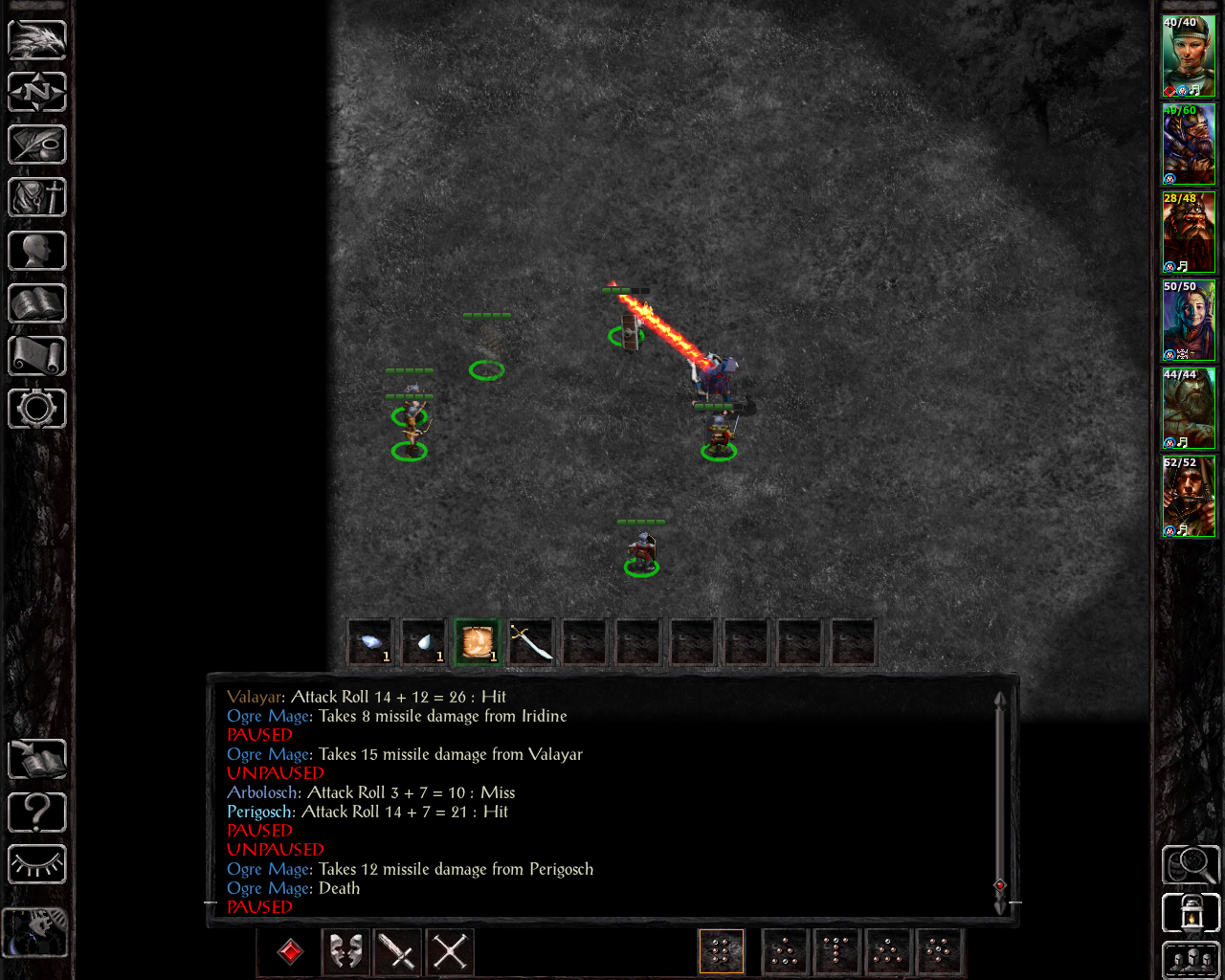Screen dimensions: 1225x980
Task: Click the theater masks button
Action: click(x=345, y=951)
